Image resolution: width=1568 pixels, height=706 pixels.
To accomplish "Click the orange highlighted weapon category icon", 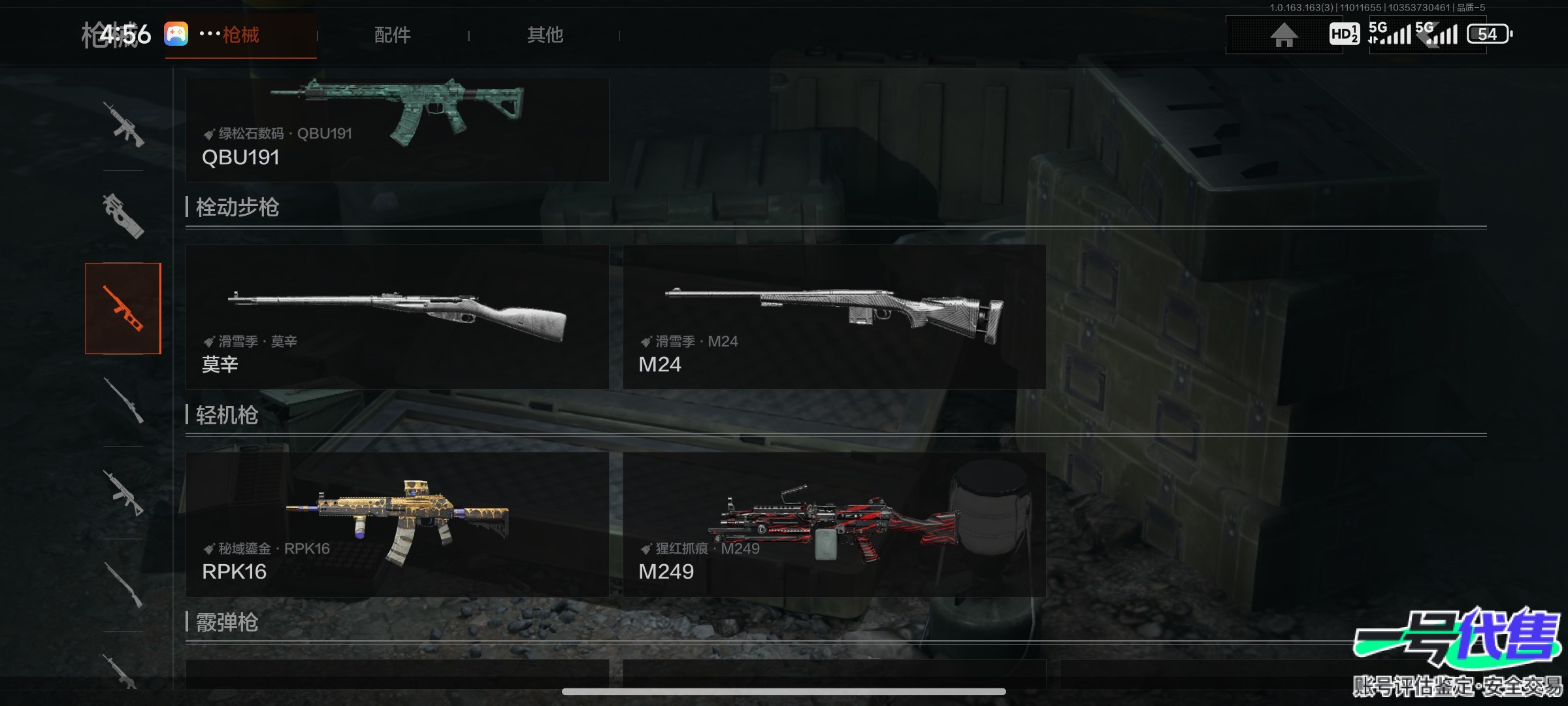I will click(123, 309).
